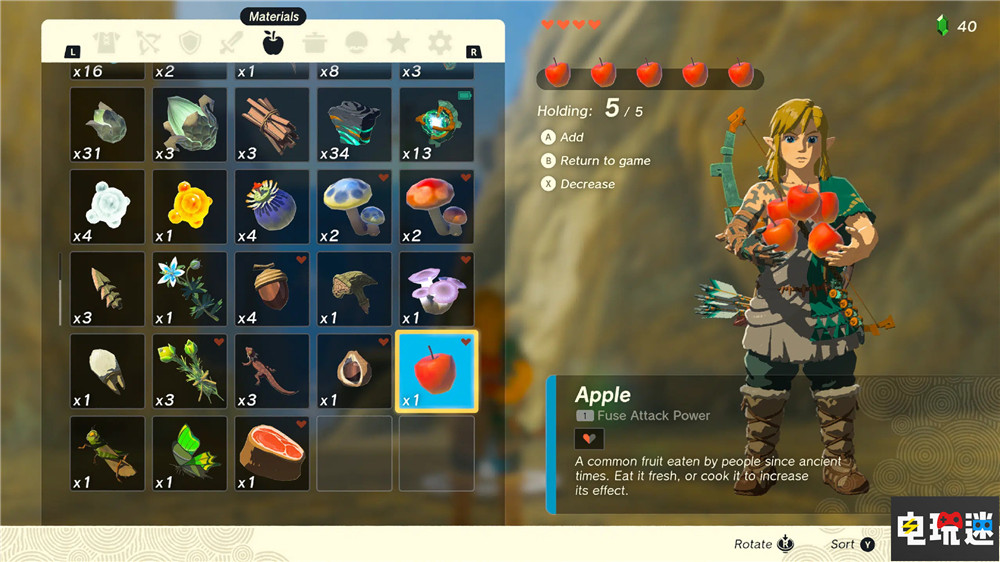The height and width of the screenshot is (562, 1000).
Task: Select the lizard item slot
Action: tap(272, 371)
